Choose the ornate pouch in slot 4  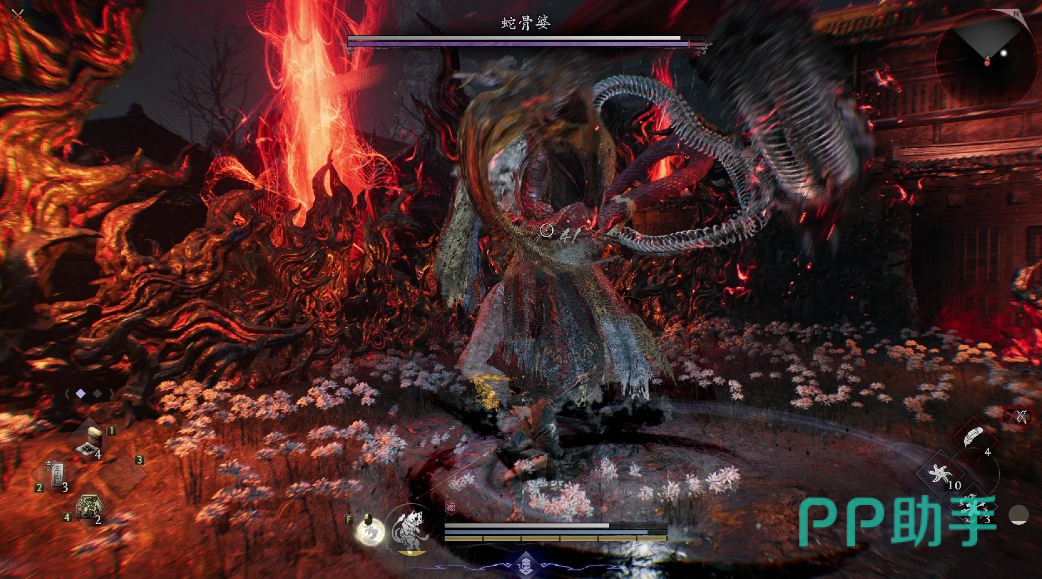[x=88, y=508]
